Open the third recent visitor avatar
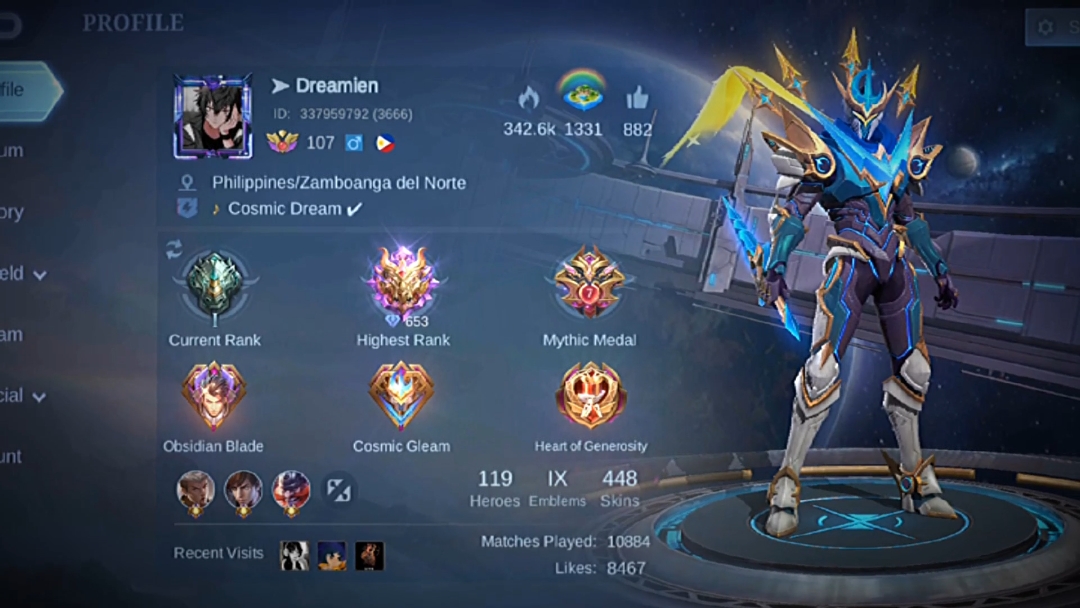Screen dimensions: 1080x608 (370, 555)
